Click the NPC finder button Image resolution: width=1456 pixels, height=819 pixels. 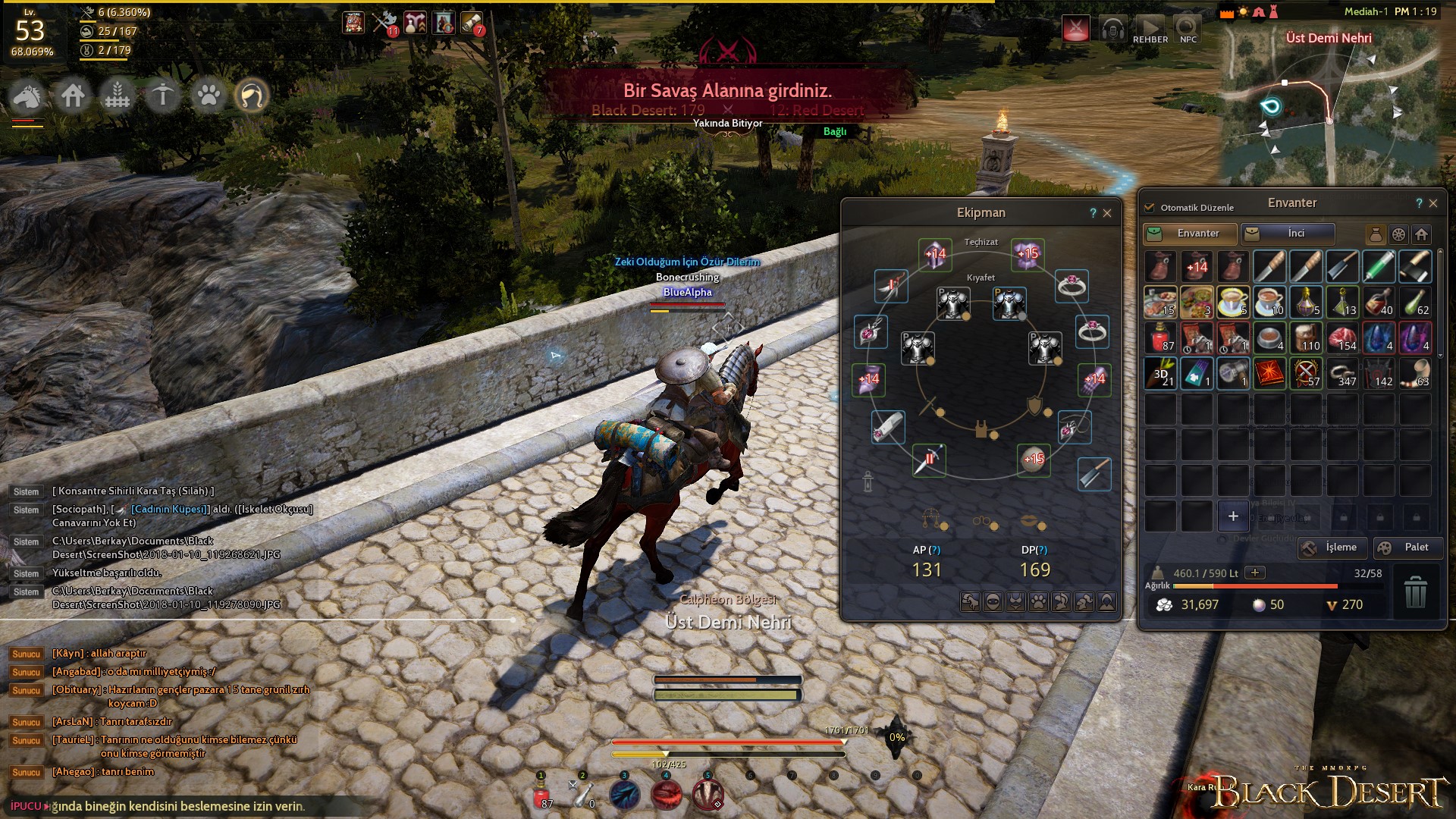pyautogui.click(x=1188, y=30)
